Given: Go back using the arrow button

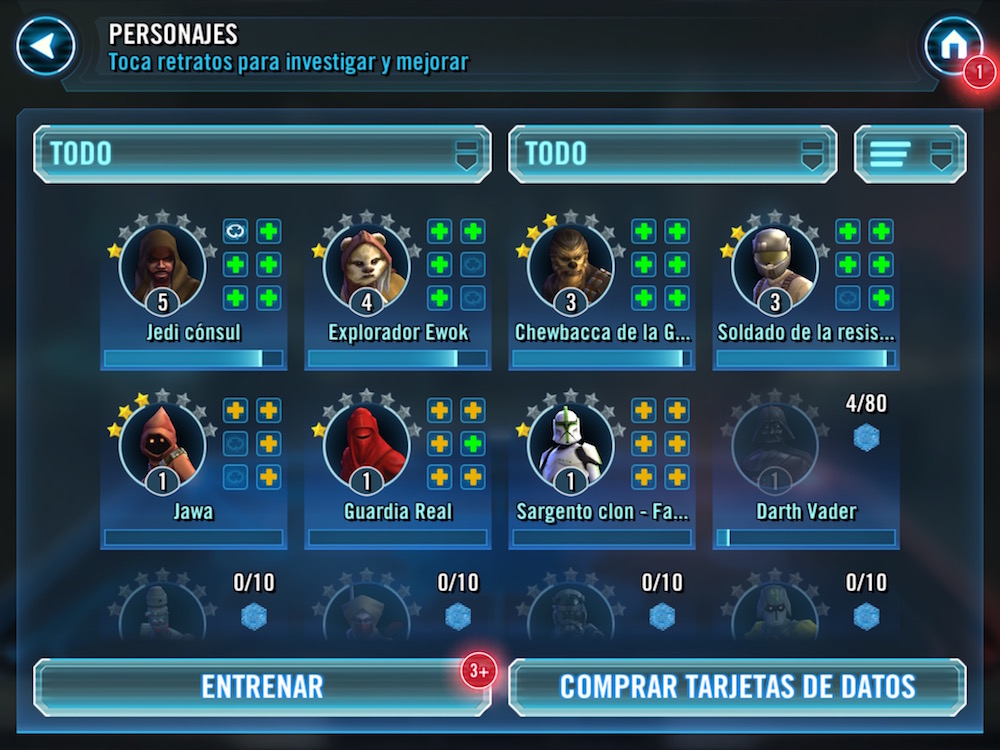Looking at the screenshot, I should coord(45,45).
